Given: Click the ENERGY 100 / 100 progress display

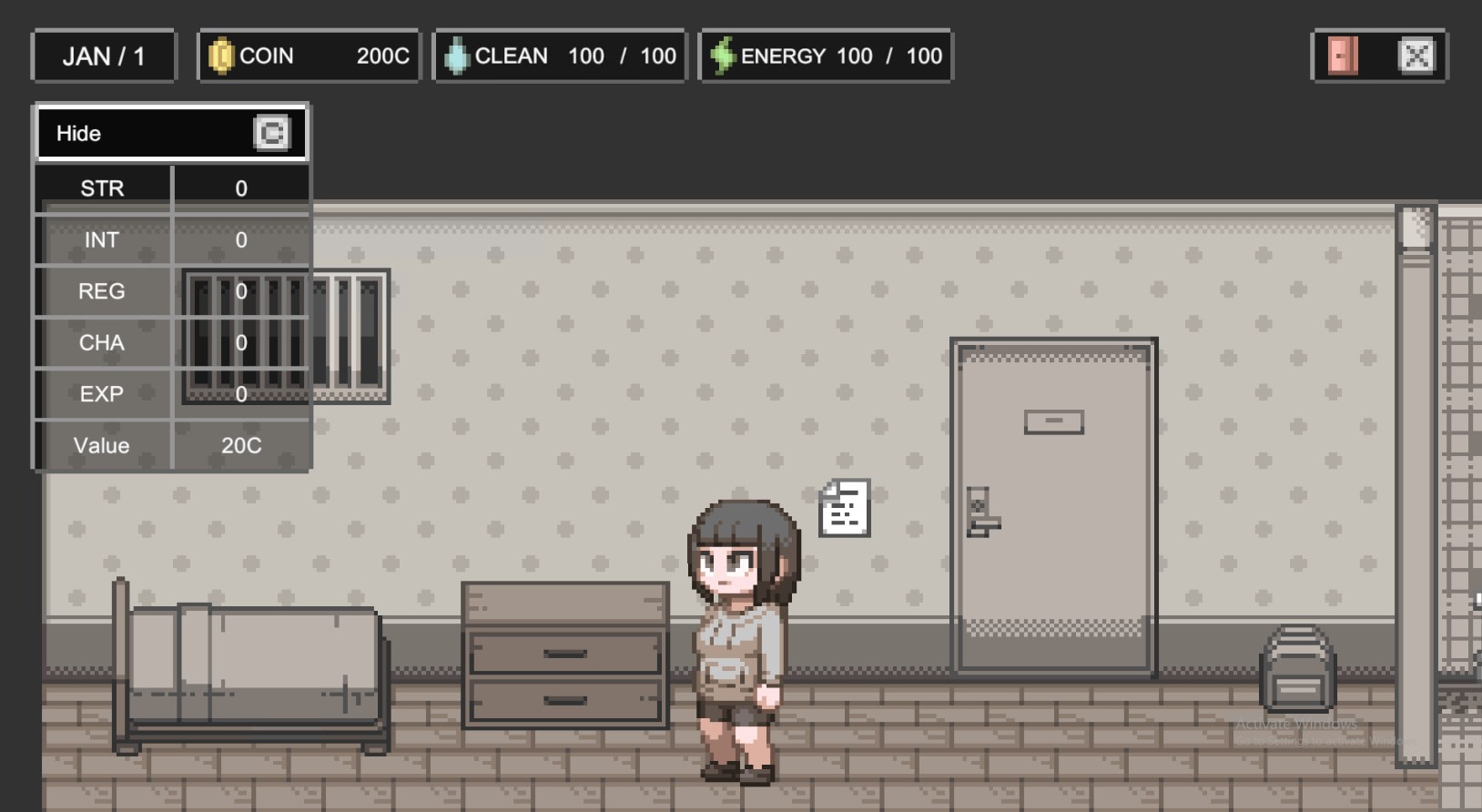Looking at the screenshot, I should [x=824, y=55].
